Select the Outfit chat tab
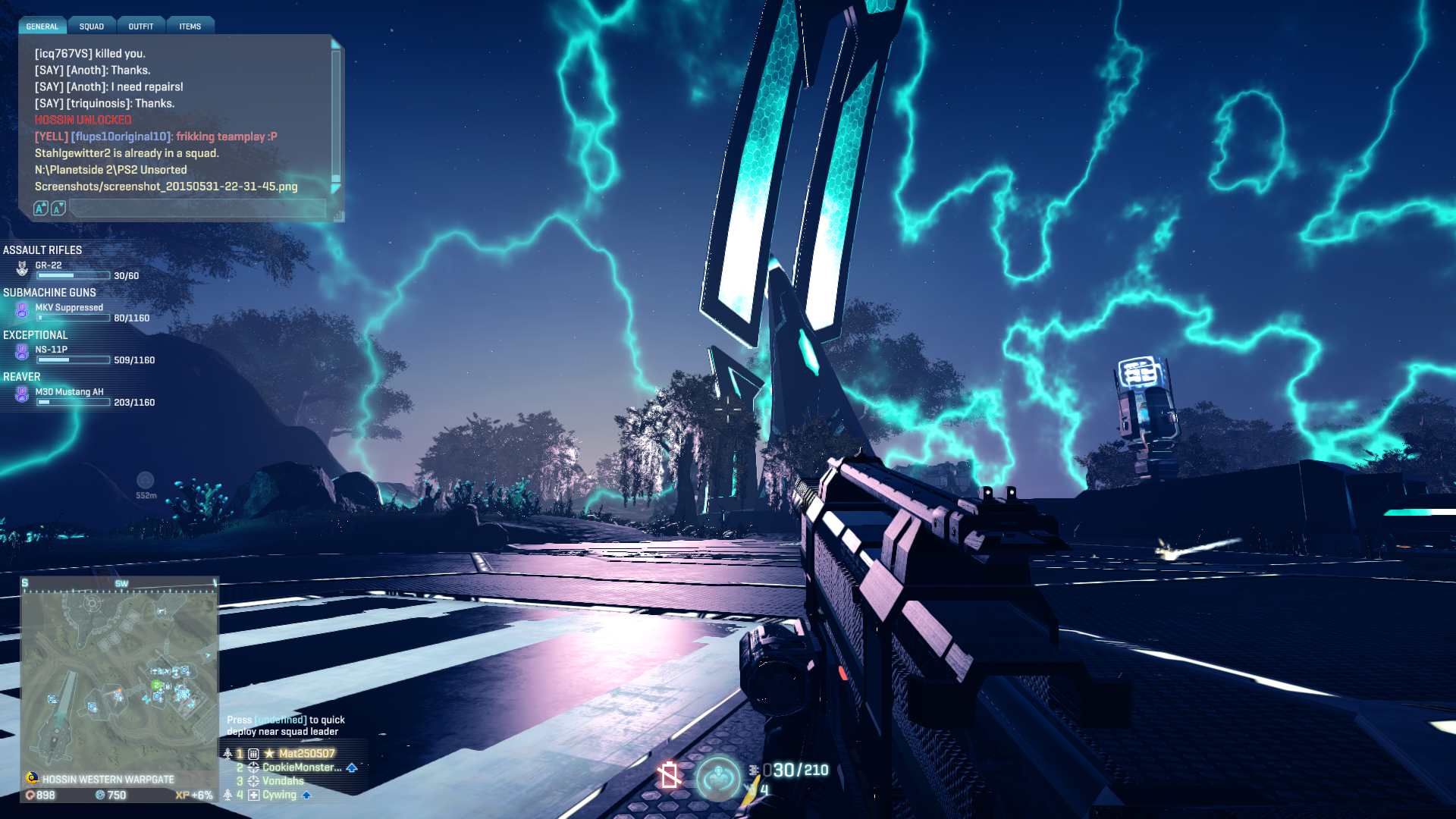This screenshot has width=1456, height=819. click(141, 27)
